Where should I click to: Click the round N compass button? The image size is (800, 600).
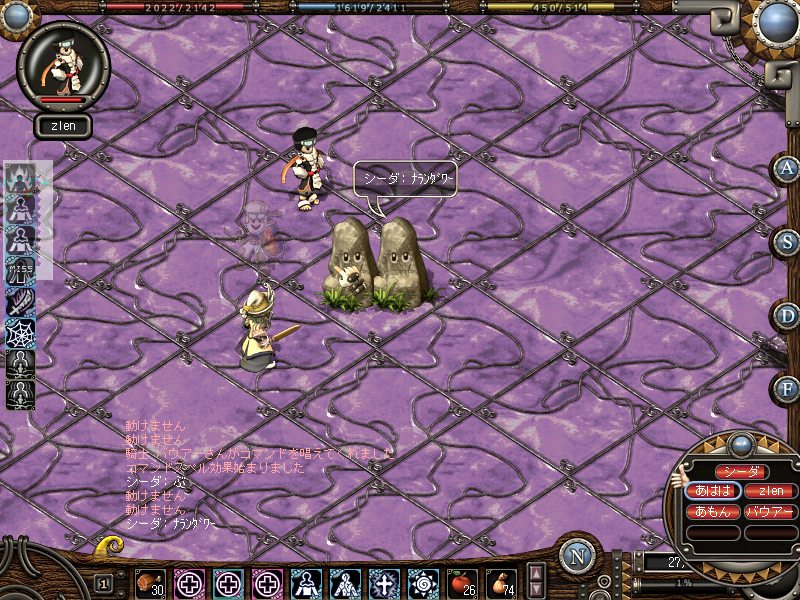click(577, 556)
